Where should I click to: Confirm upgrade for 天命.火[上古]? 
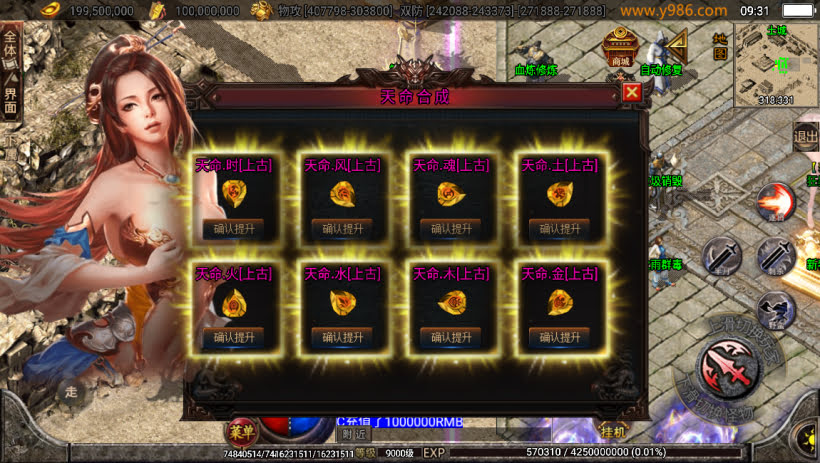233,337
